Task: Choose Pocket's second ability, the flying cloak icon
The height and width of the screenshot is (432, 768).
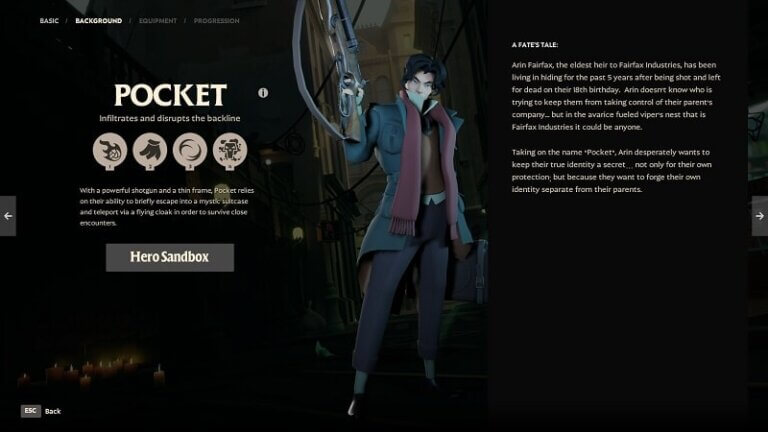Action: tap(150, 152)
